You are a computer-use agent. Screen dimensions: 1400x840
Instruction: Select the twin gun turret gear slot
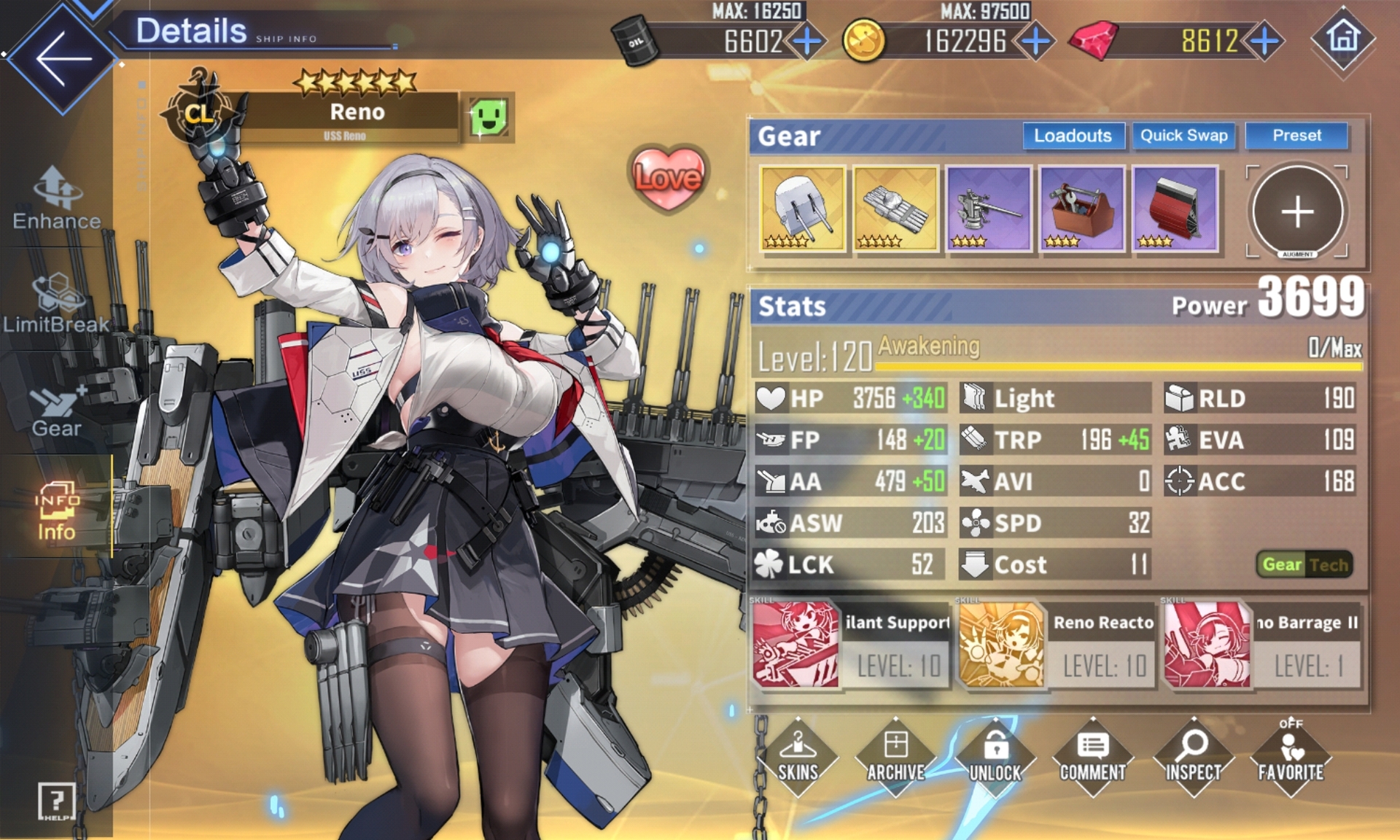click(x=802, y=209)
